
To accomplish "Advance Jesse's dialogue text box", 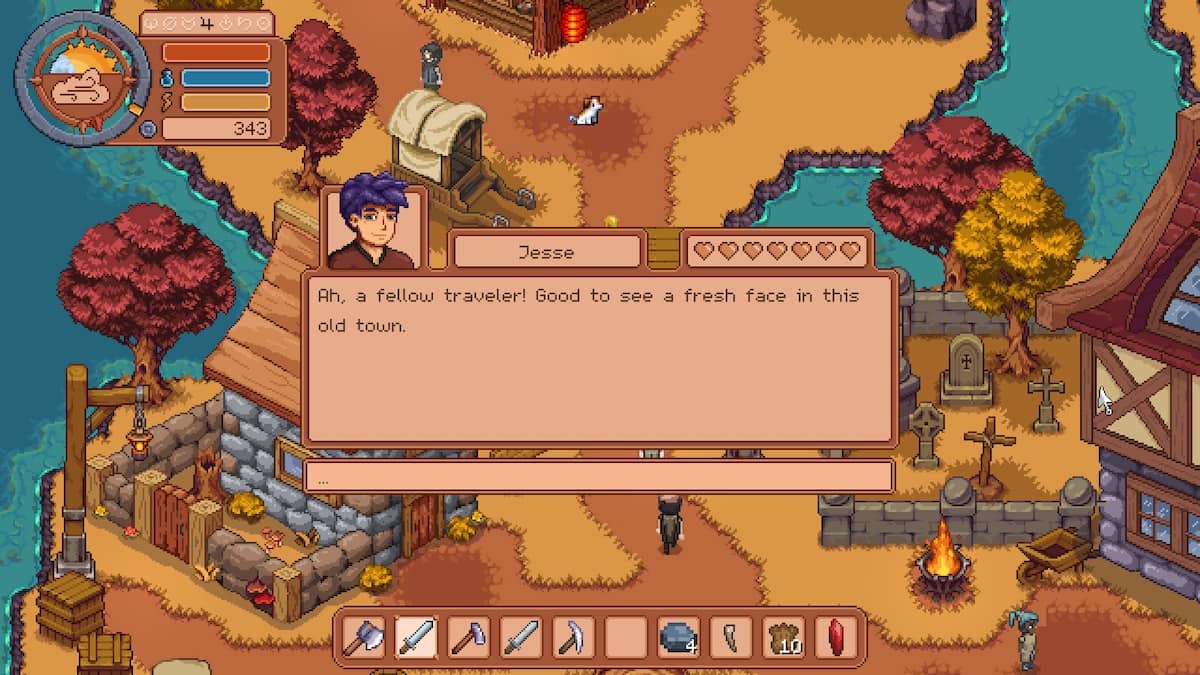I will pyautogui.click(x=598, y=358).
